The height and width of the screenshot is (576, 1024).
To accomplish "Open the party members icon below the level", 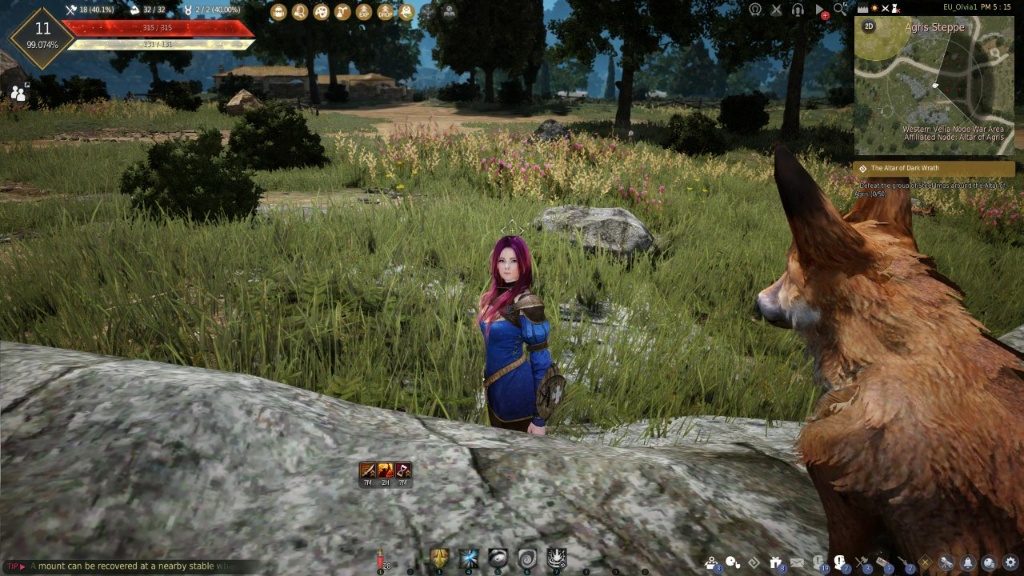I will pos(17,93).
